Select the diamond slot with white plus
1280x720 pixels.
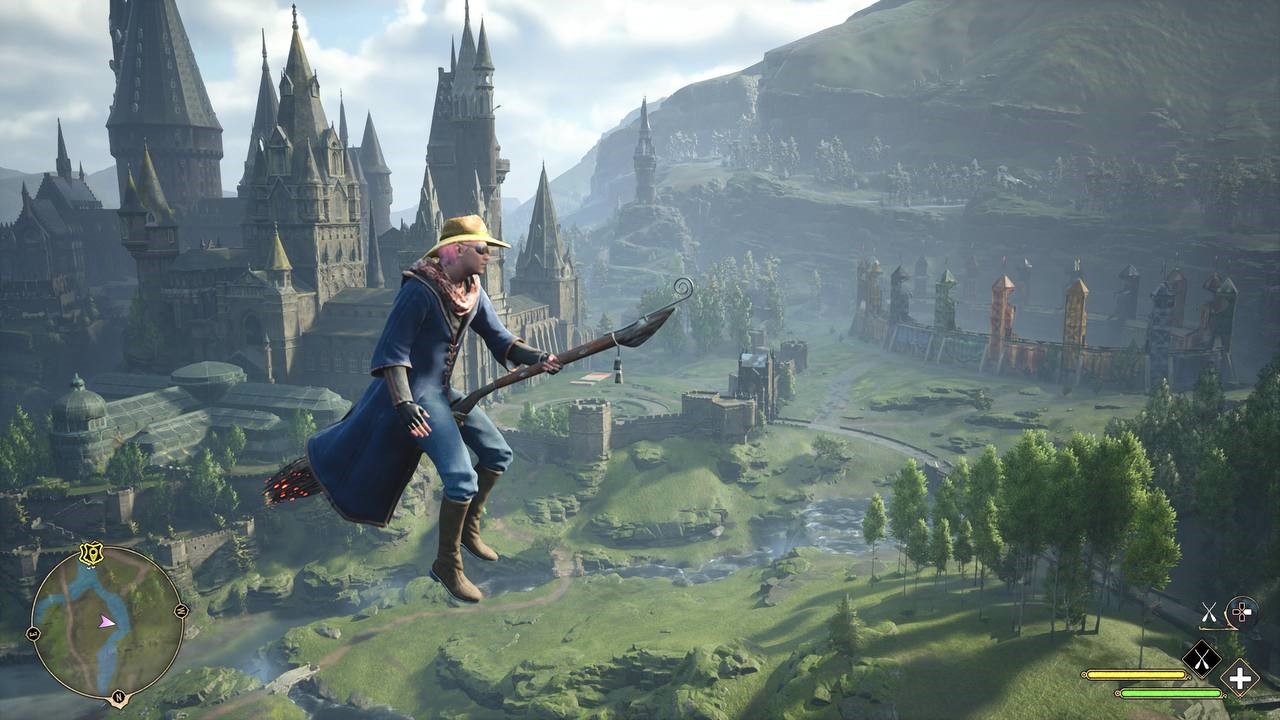(1239, 678)
